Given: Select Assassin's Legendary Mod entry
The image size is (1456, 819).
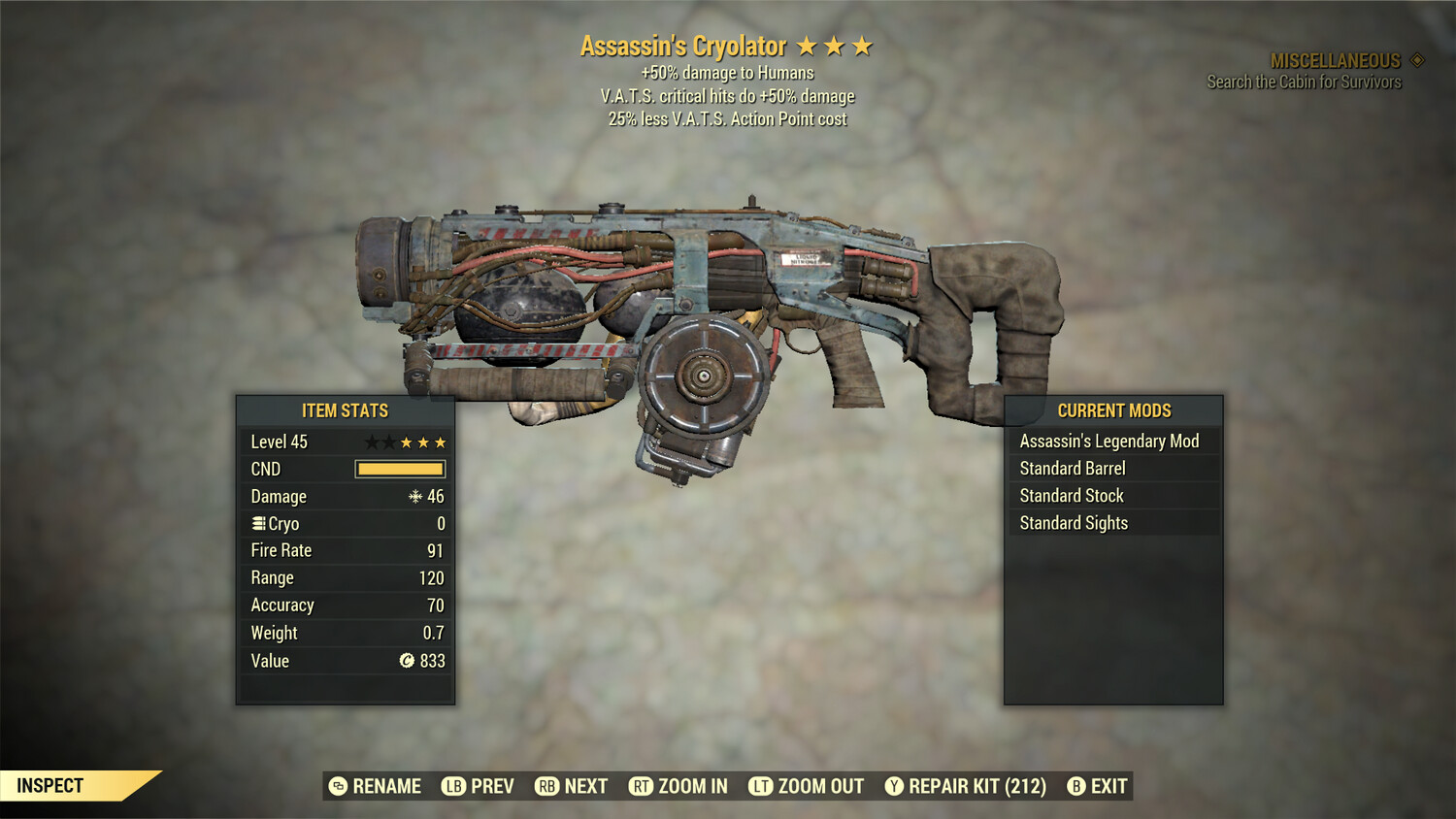Looking at the screenshot, I should pyautogui.click(x=1109, y=441).
